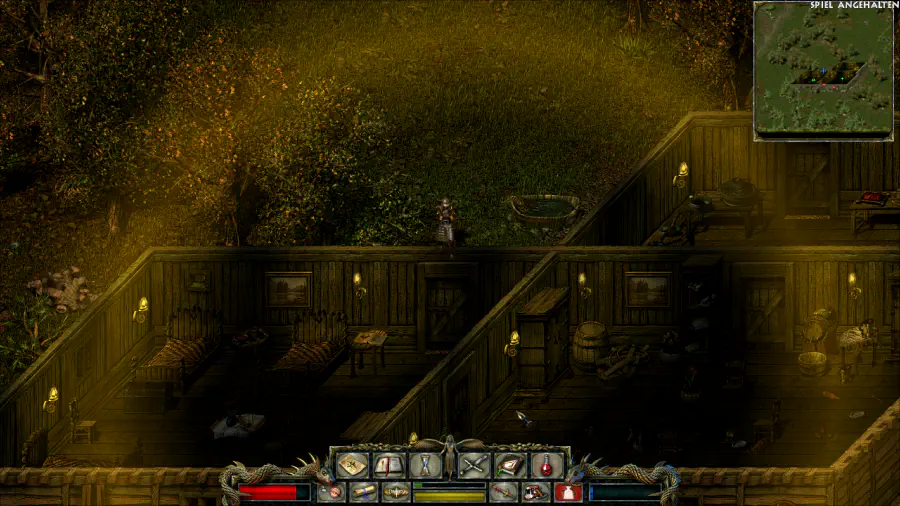900x506 pixels.
Task: Click the rolled scroll icon
Action: pyautogui.click(x=362, y=492)
